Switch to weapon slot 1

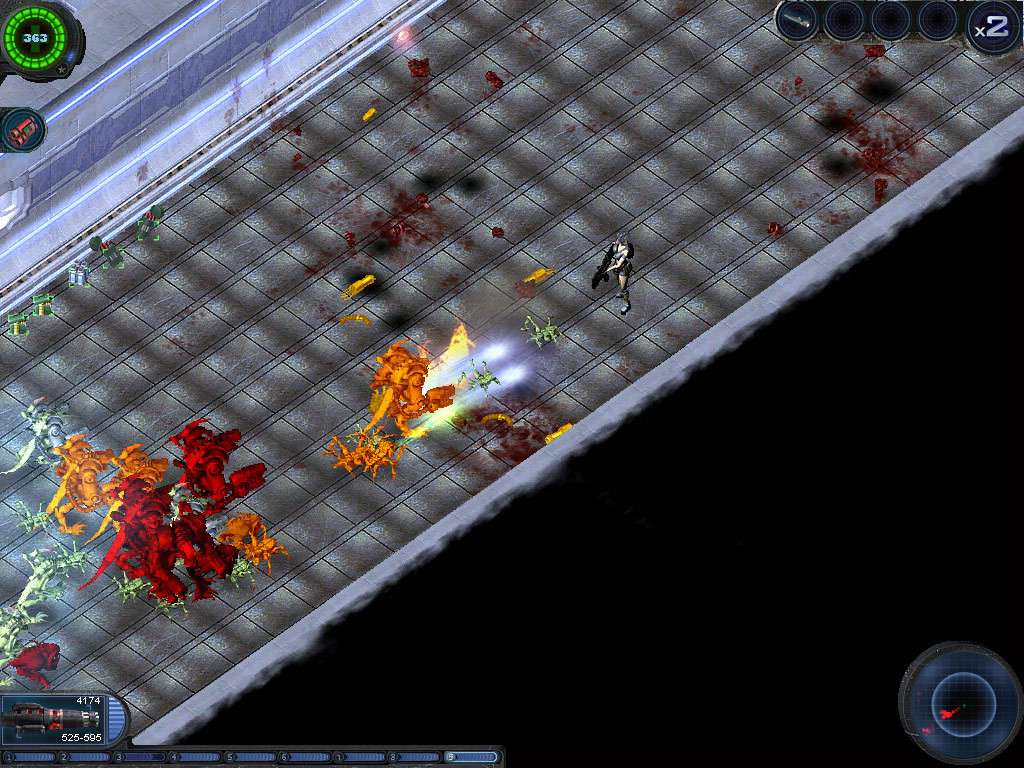click(x=31, y=757)
